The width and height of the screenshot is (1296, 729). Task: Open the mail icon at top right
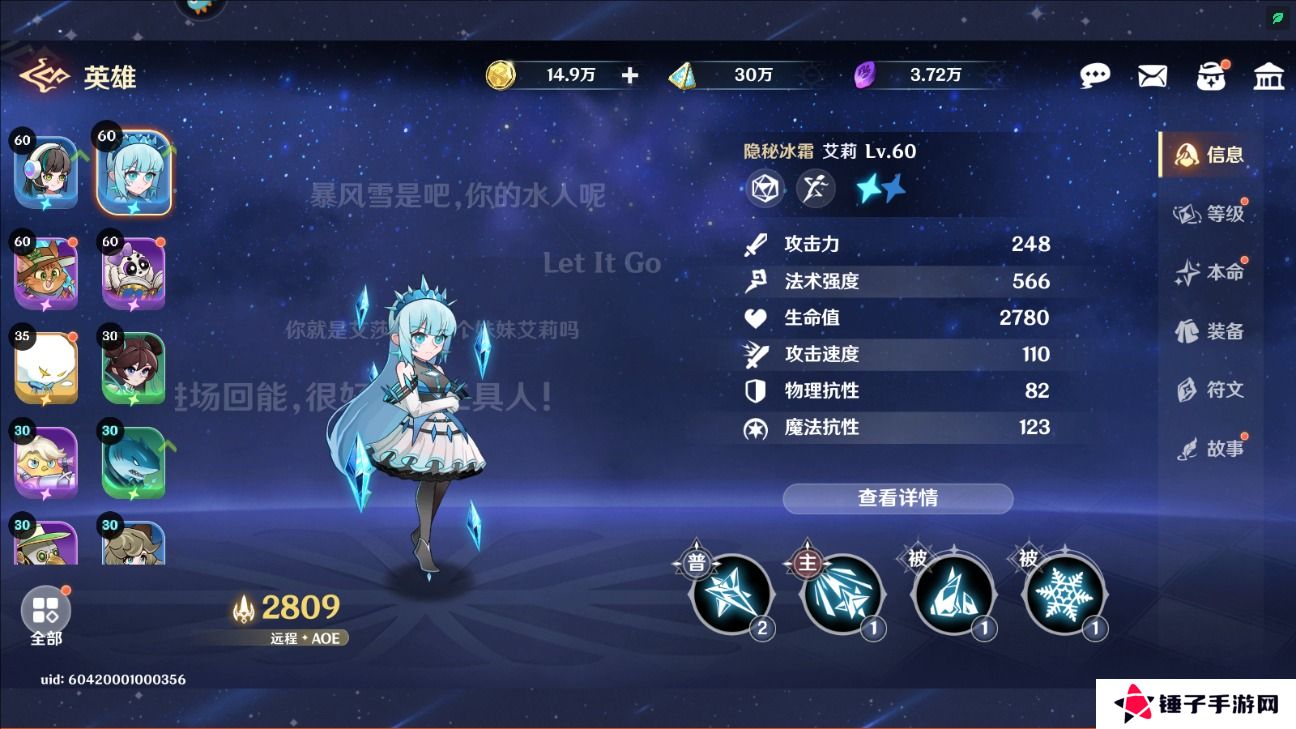[1152, 74]
